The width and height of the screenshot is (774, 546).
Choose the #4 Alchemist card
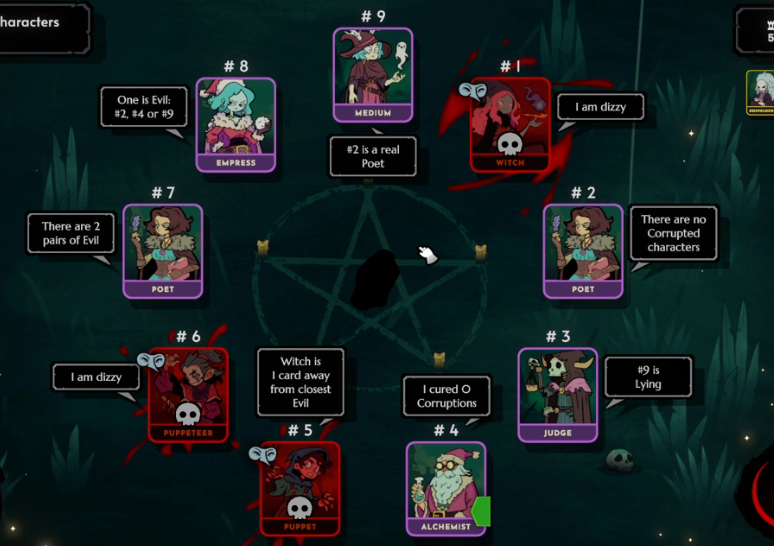445,488
